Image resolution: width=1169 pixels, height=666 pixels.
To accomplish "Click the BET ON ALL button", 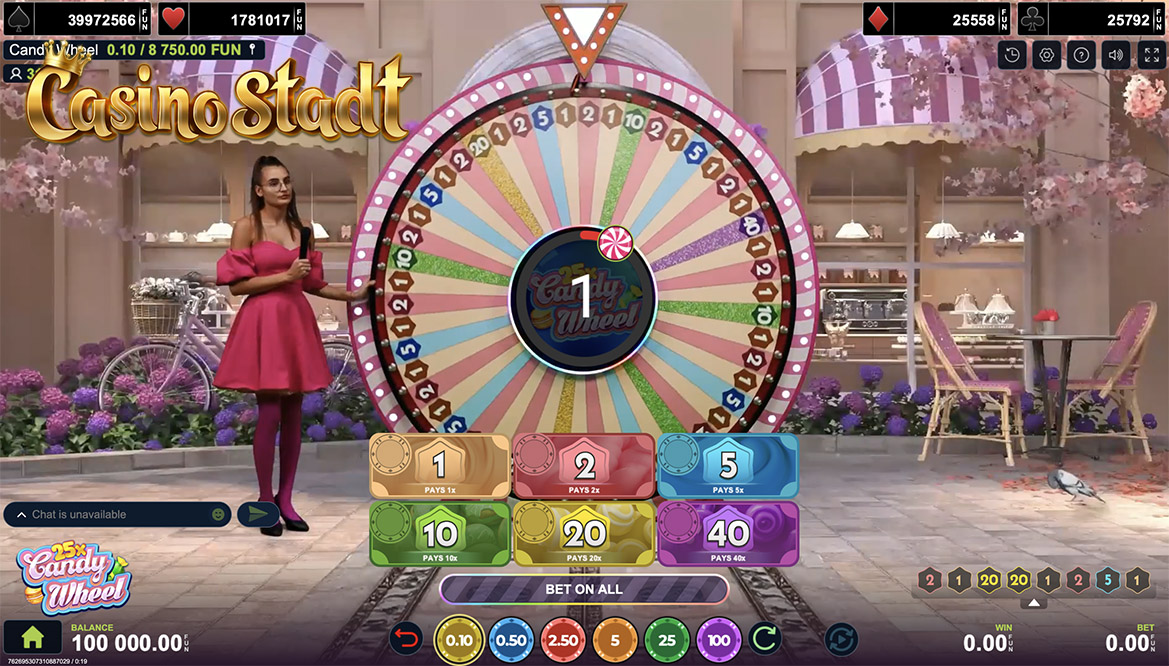I will [x=584, y=589].
